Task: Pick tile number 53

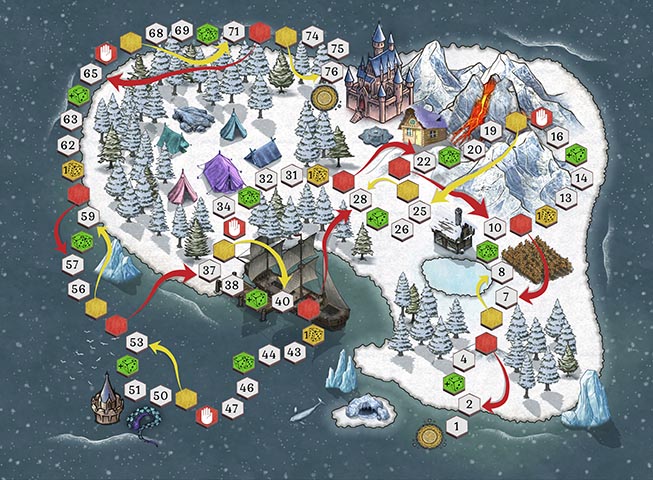Action: coord(138,343)
